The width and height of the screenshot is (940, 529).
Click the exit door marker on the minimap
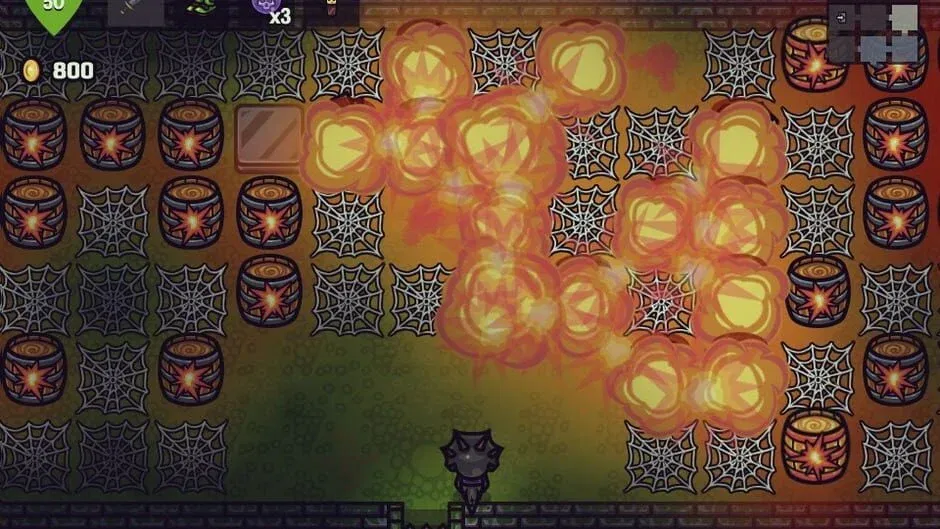pyautogui.click(x=841, y=17)
